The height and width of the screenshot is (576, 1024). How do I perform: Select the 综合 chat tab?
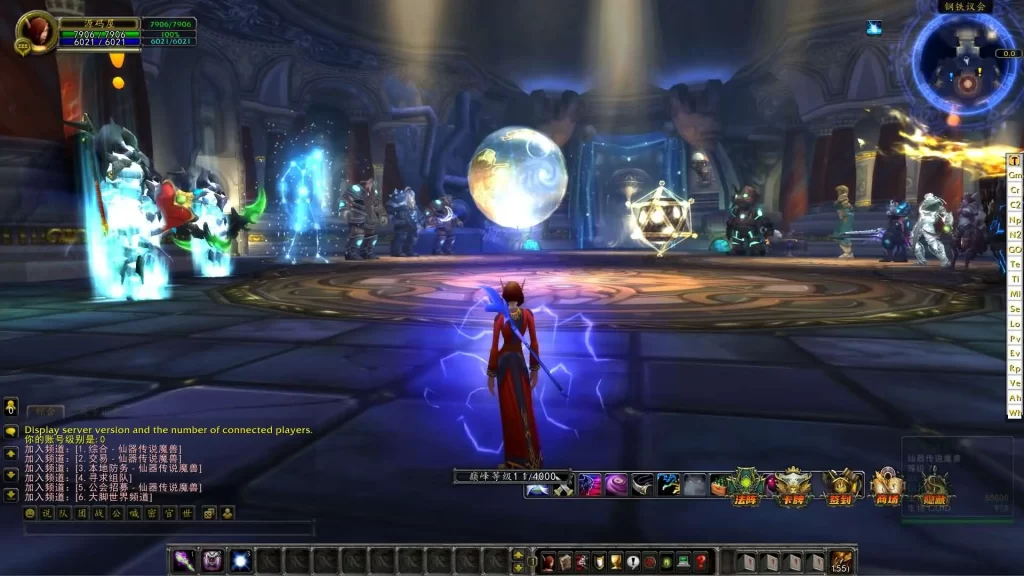44,411
